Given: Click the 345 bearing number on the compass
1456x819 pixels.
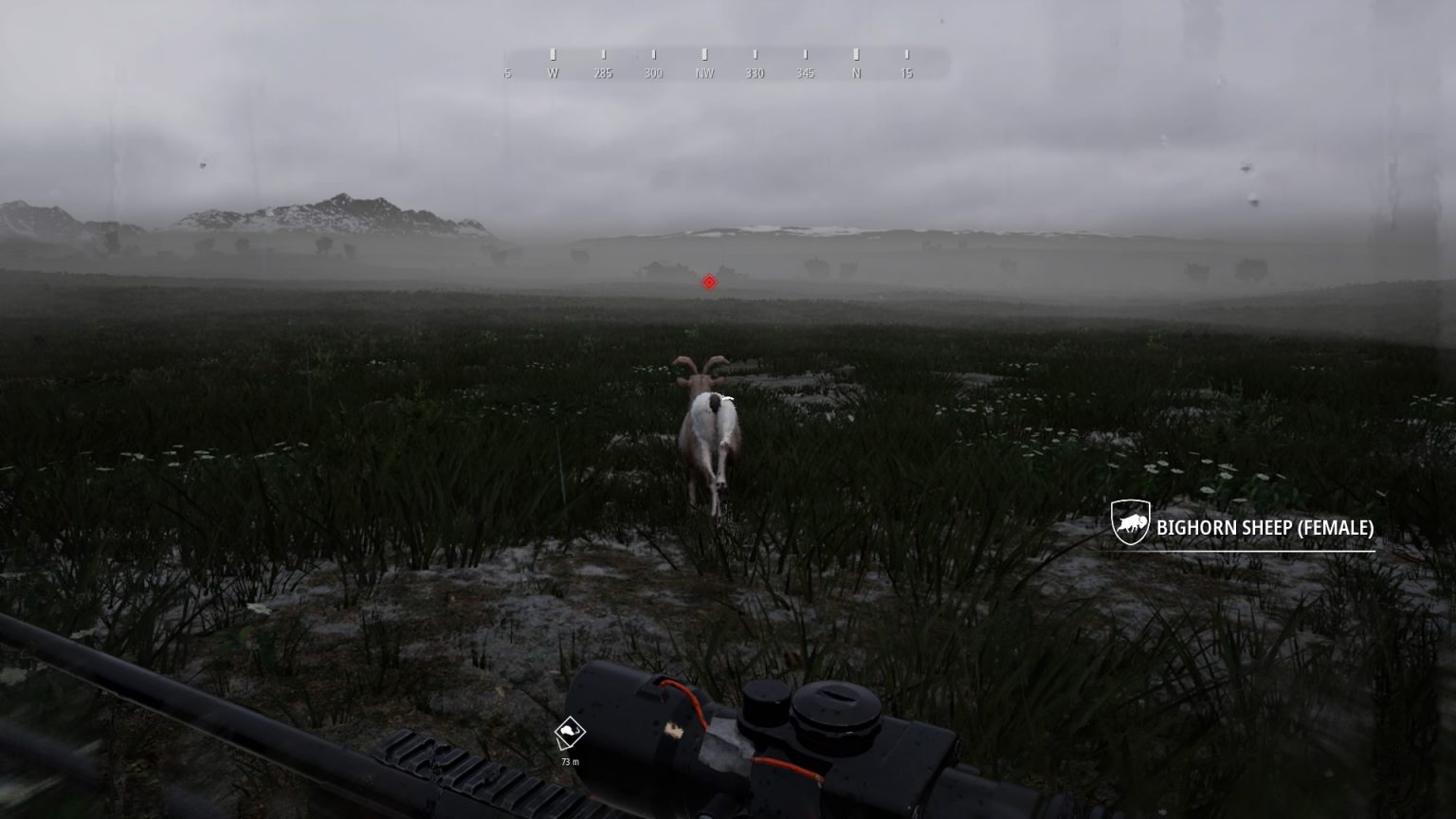Looking at the screenshot, I should coord(805,72).
